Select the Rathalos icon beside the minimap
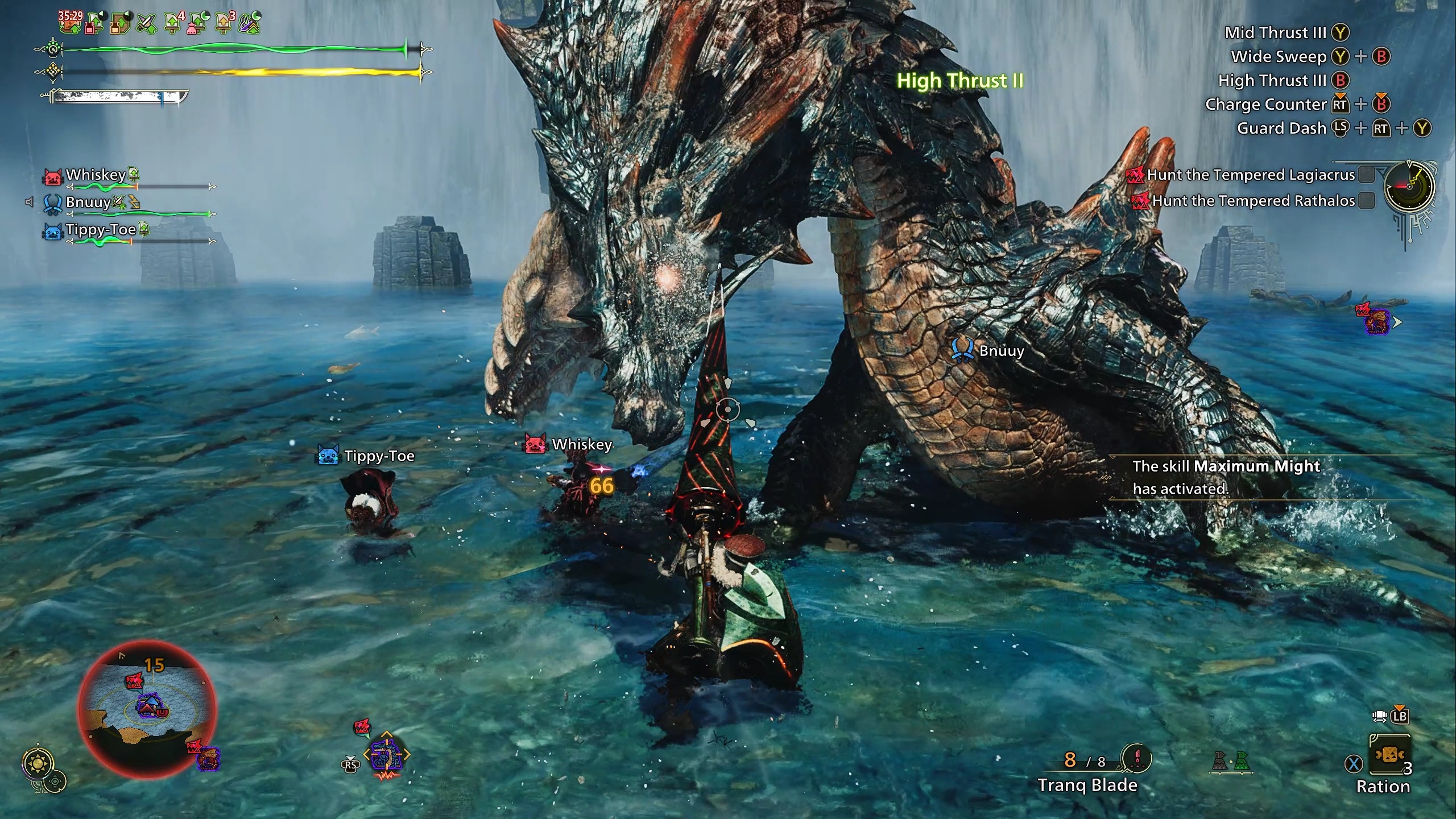This screenshot has width=1456, height=819. coord(208,759)
